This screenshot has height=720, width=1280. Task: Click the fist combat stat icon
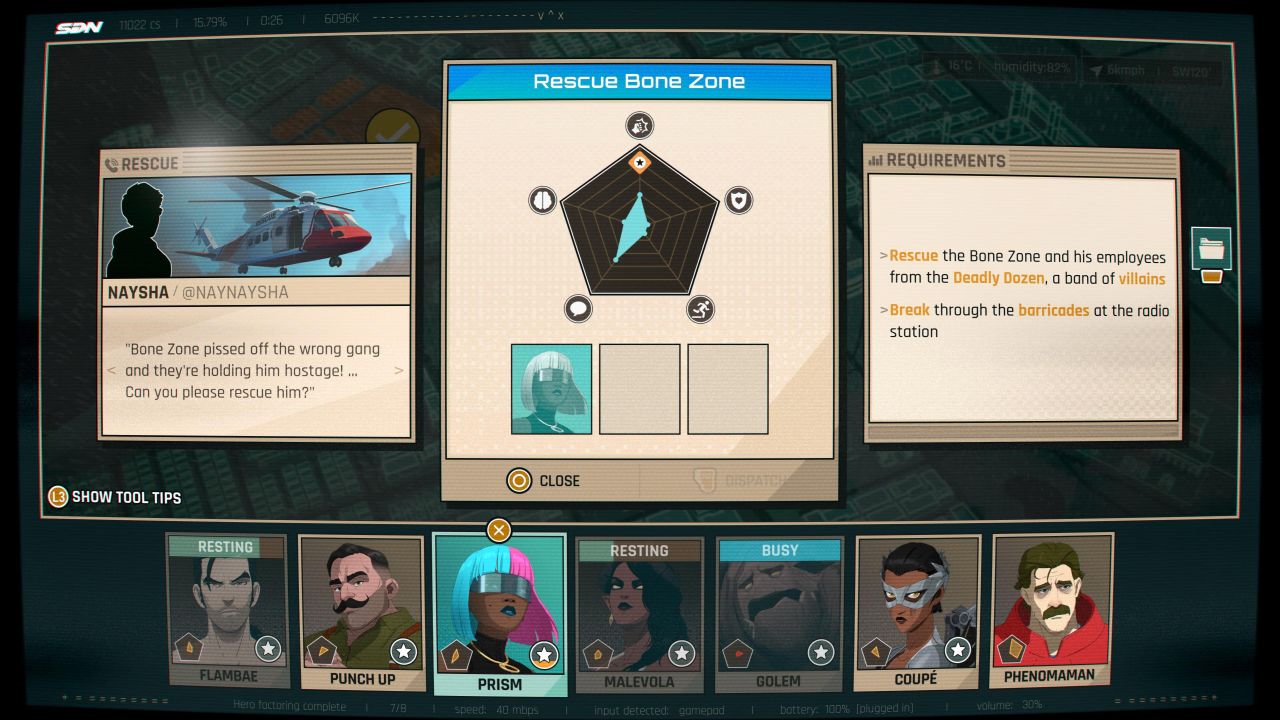tap(639, 125)
